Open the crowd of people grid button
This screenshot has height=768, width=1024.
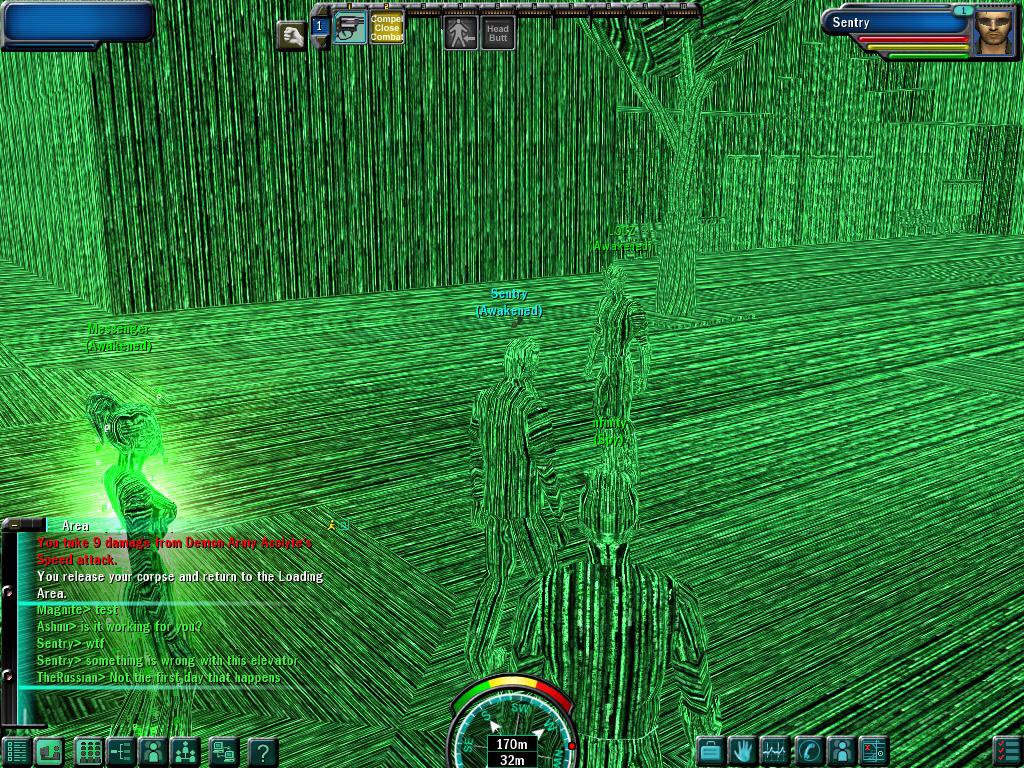click(89, 751)
